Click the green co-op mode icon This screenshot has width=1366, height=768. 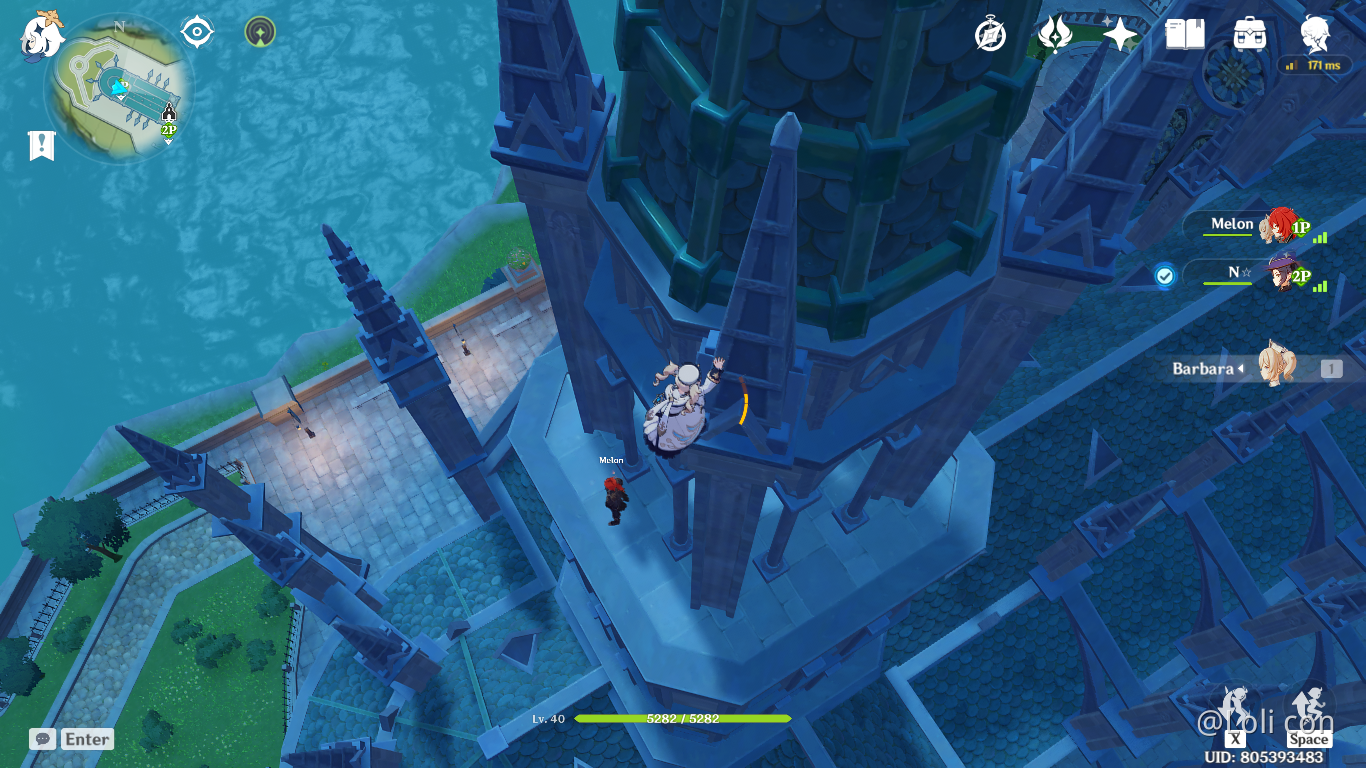260,32
